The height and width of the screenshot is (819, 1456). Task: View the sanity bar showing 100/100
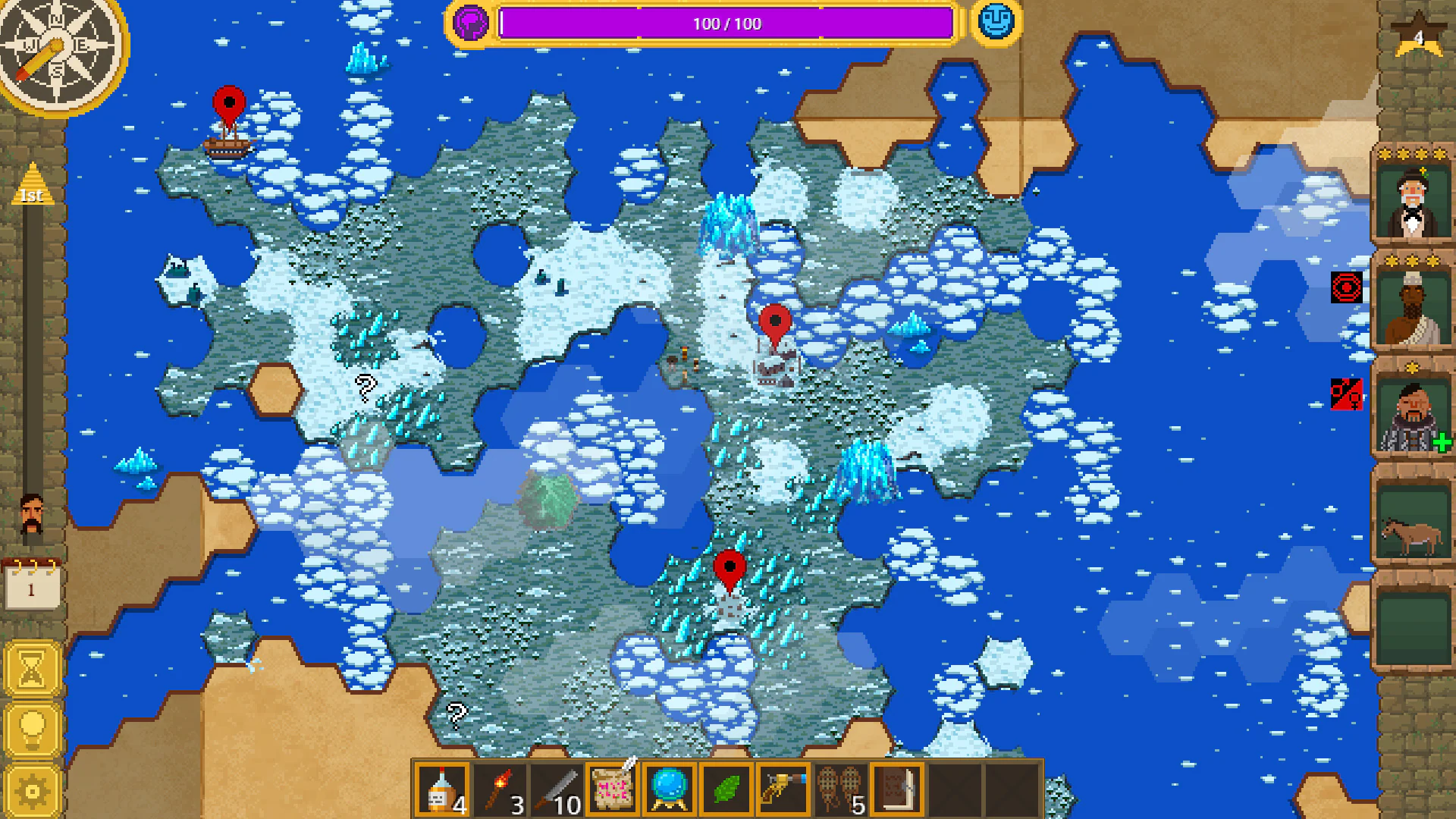pyautogui.click(x=726, y=23)
